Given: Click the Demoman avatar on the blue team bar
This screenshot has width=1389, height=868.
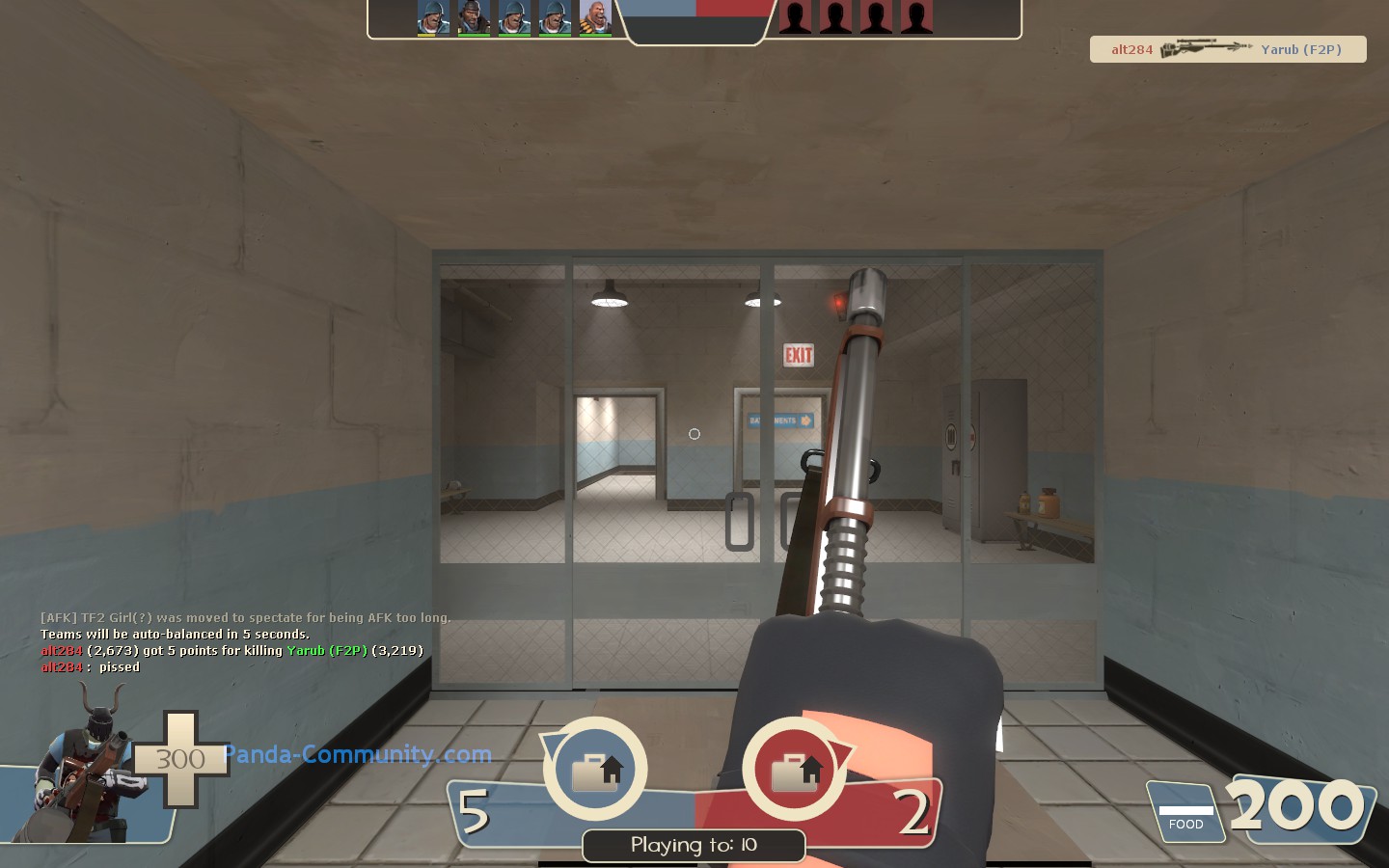Looking at the screenshot, I should coord(474,15).
